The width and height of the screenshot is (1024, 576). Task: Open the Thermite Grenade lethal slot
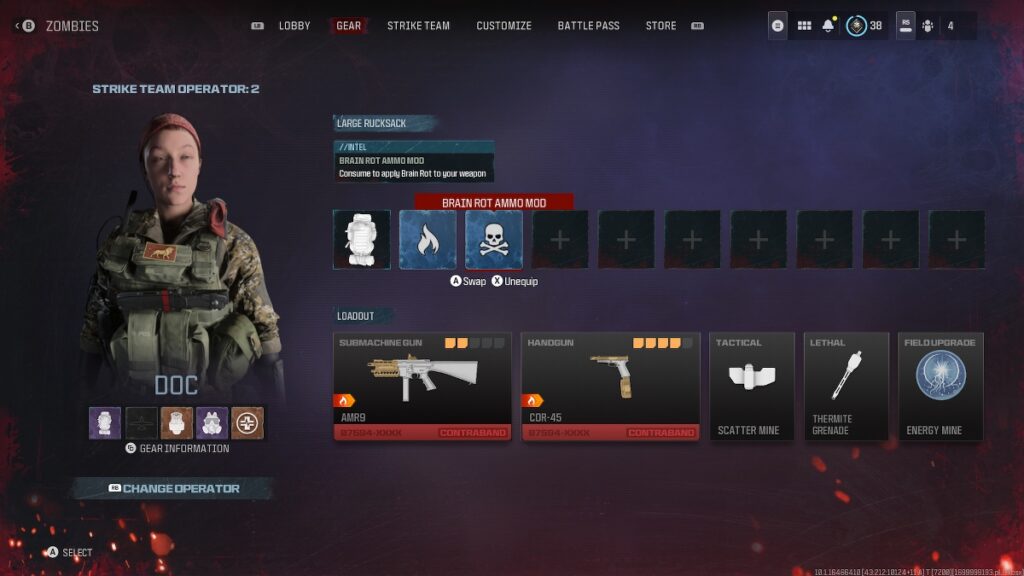[x=846, y=386]
